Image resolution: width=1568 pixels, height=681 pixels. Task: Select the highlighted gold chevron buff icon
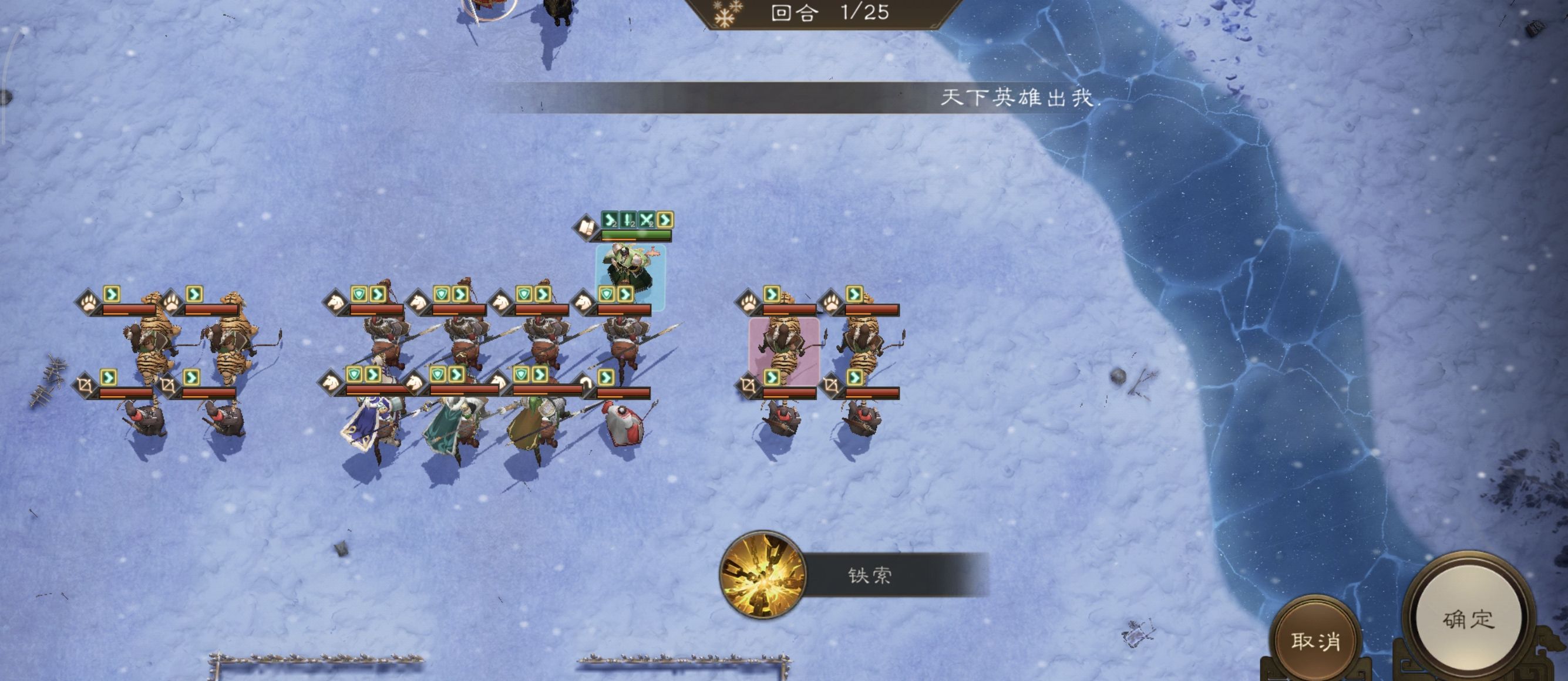click(x=667, y=220)
